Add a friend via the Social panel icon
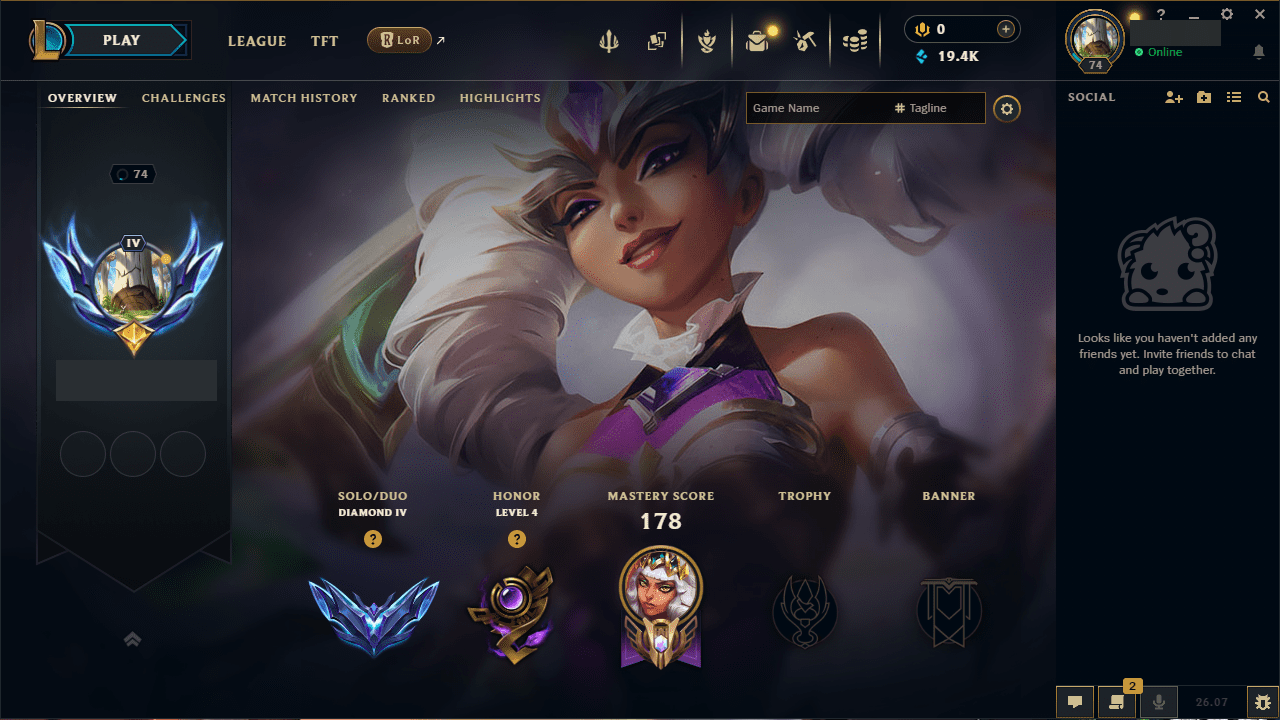1280x720 pixels. tap(1173, 97)
